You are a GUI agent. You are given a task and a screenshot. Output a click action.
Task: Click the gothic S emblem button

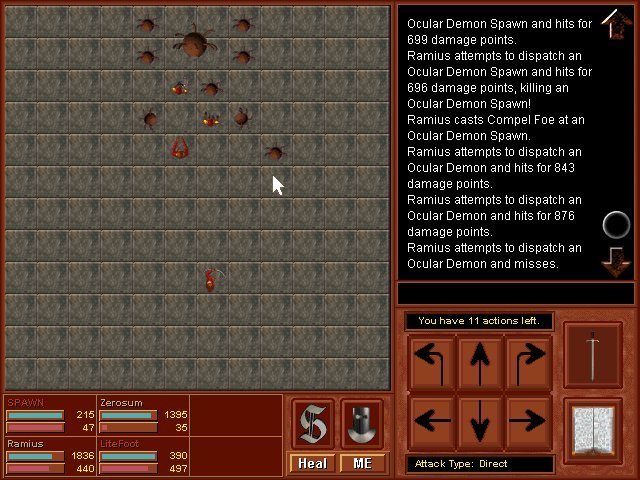[314, 423]
